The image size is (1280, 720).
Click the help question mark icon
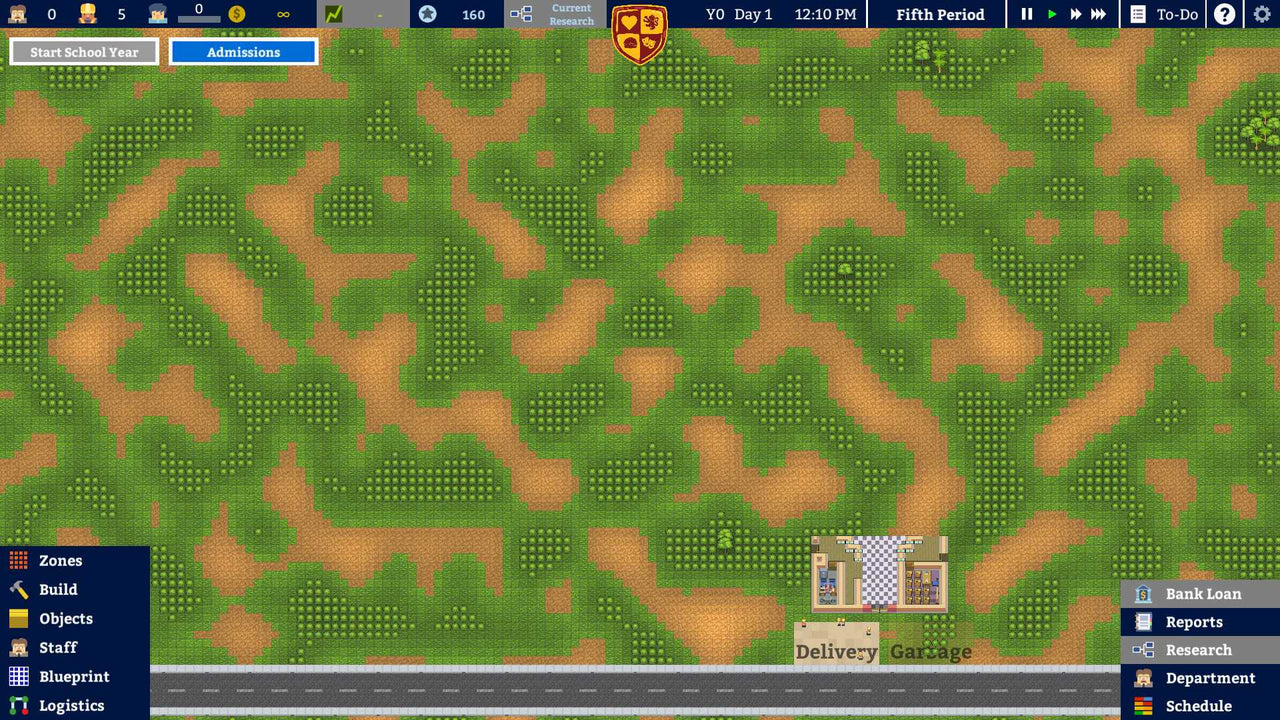pos(1223,14)
